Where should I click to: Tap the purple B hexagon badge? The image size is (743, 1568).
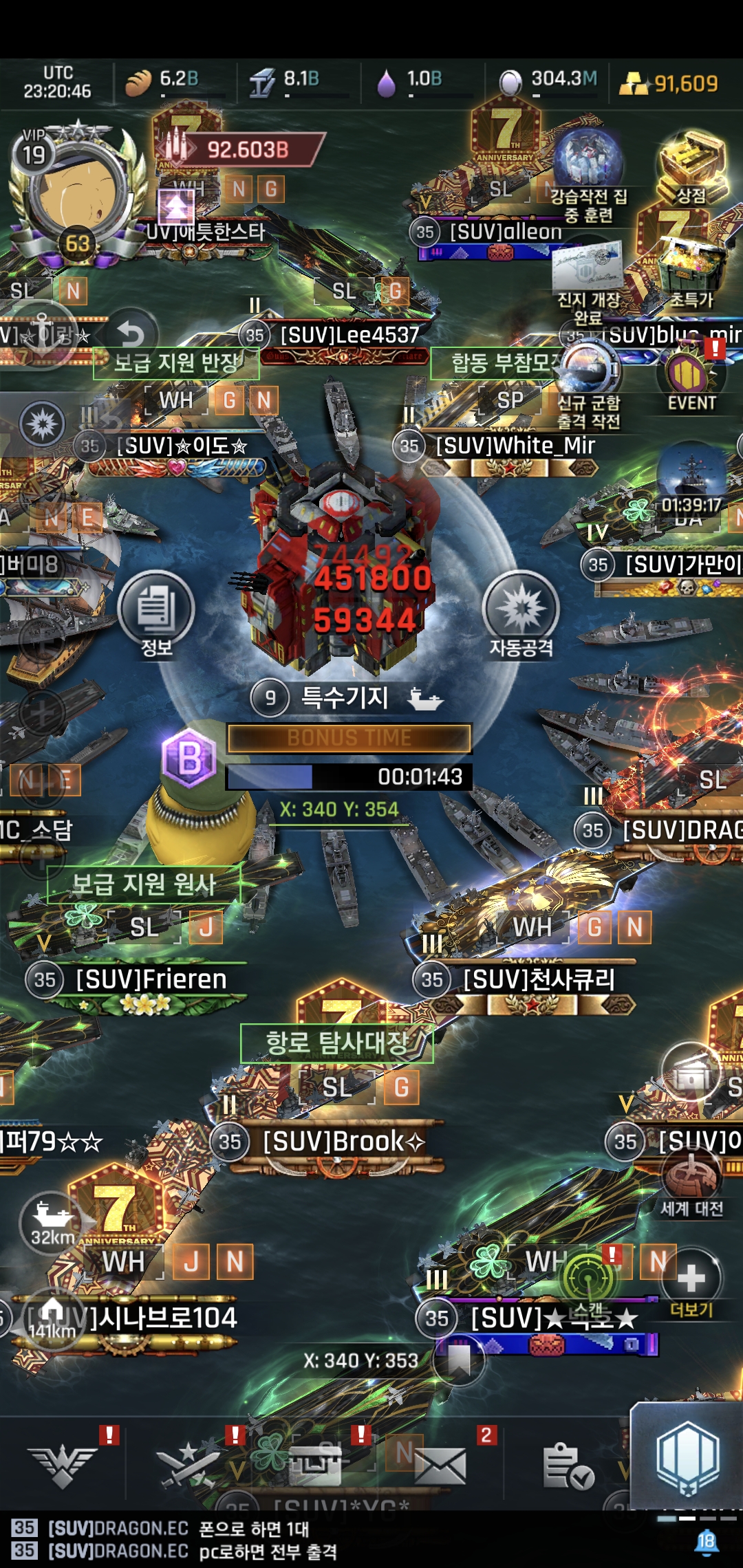[189, 758]
